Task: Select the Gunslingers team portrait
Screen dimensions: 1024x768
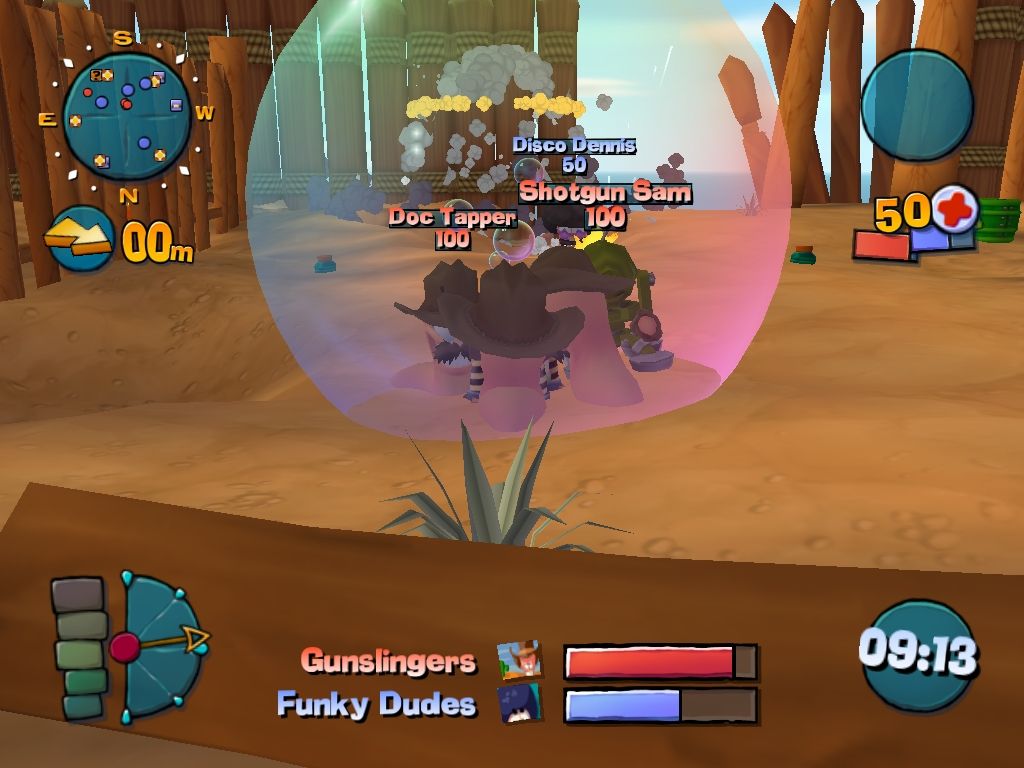Action: 520,661
